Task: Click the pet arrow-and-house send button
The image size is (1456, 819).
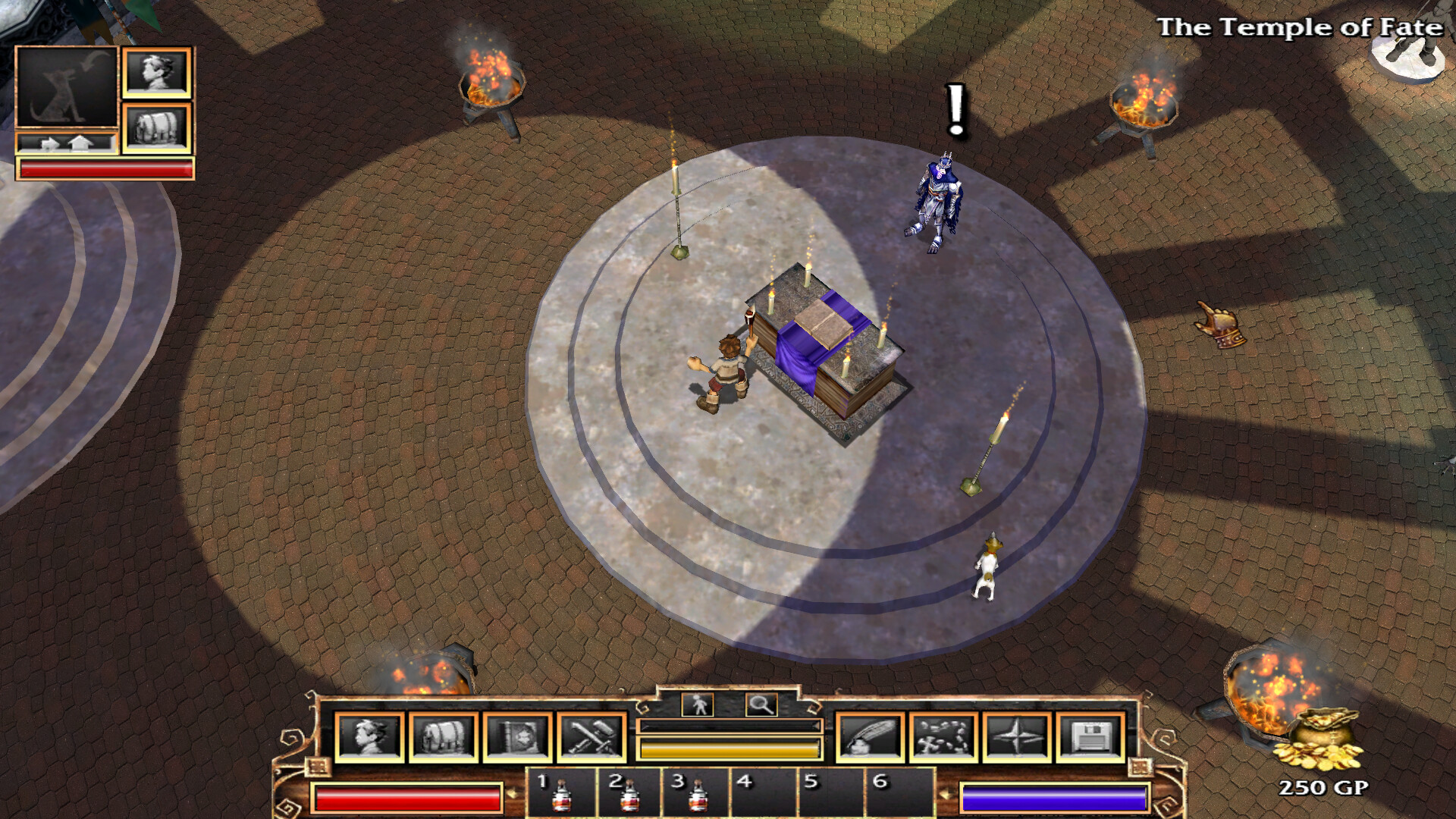Action: pos(67,143)
